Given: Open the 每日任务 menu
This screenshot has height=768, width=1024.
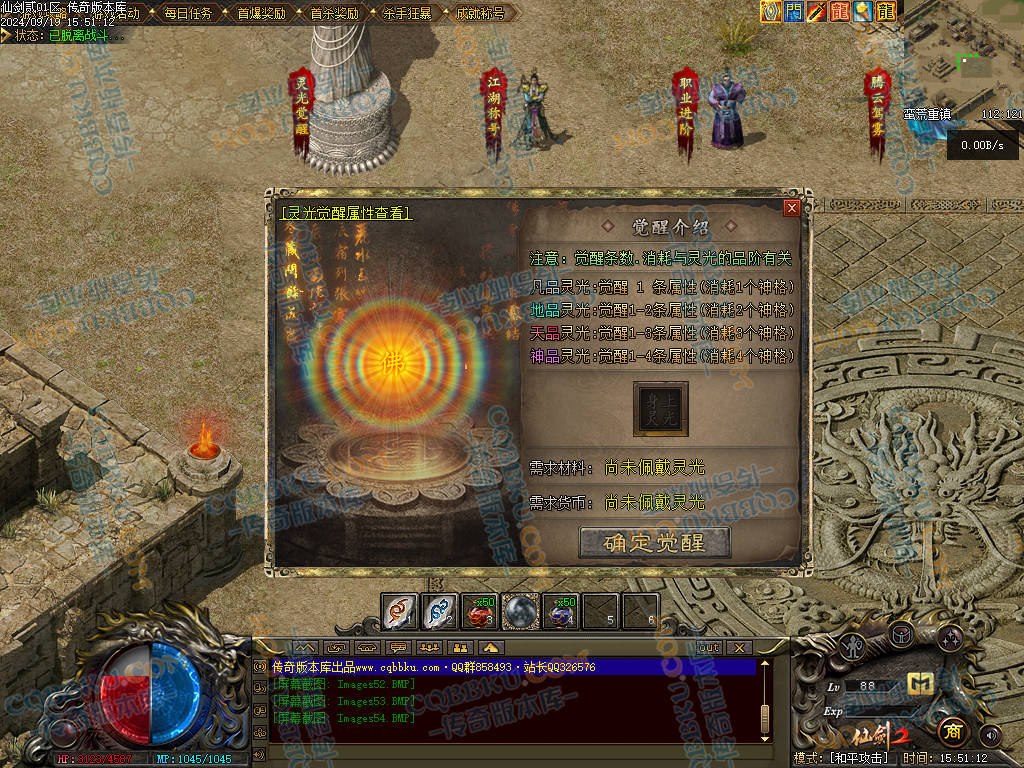Looking at the screenshot, I should pos(188,14).
